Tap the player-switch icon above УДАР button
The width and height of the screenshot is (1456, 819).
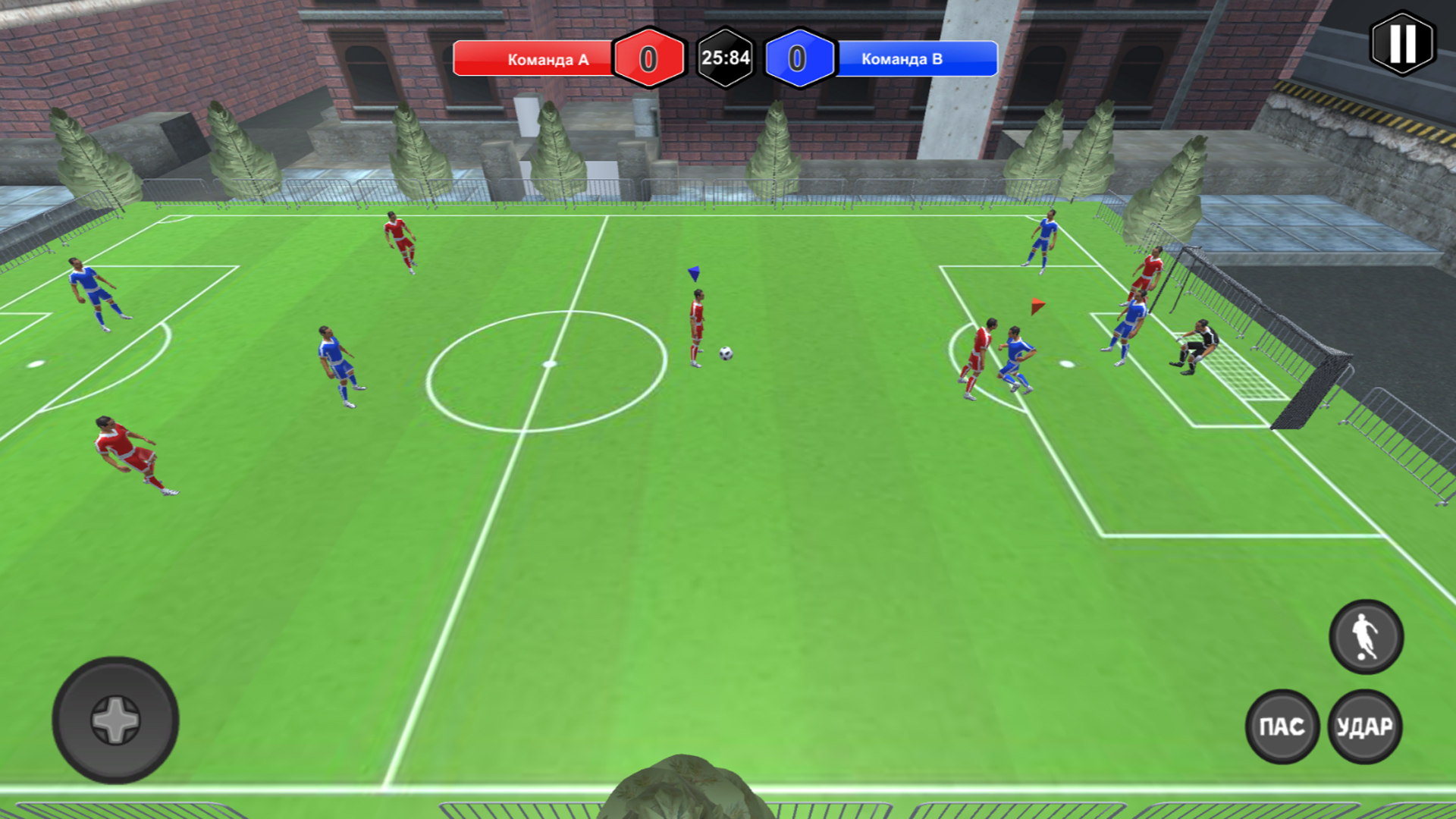1367,637
